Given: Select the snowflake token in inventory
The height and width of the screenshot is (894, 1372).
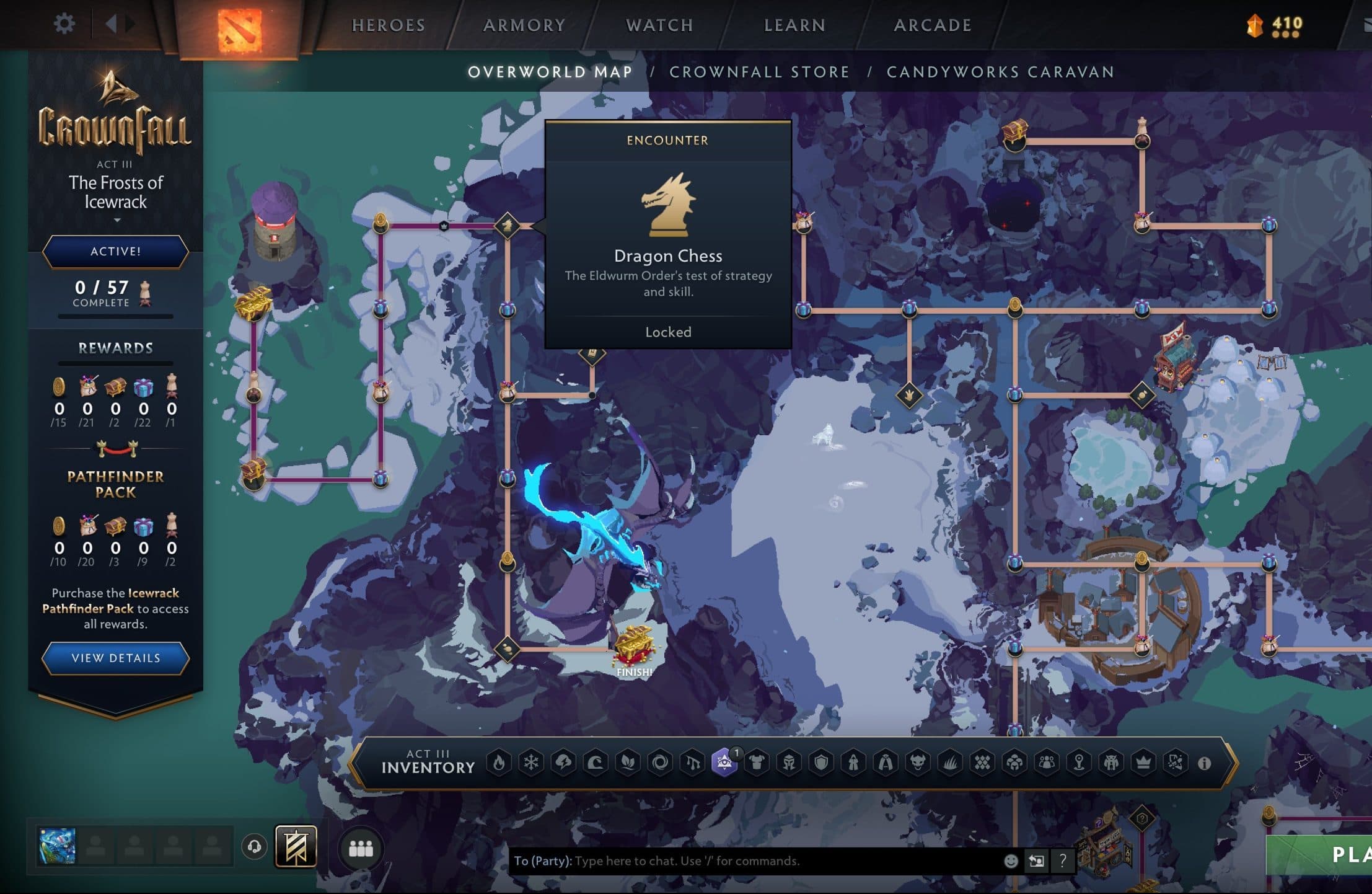Looking at the screenshot, I should (531, 763).
